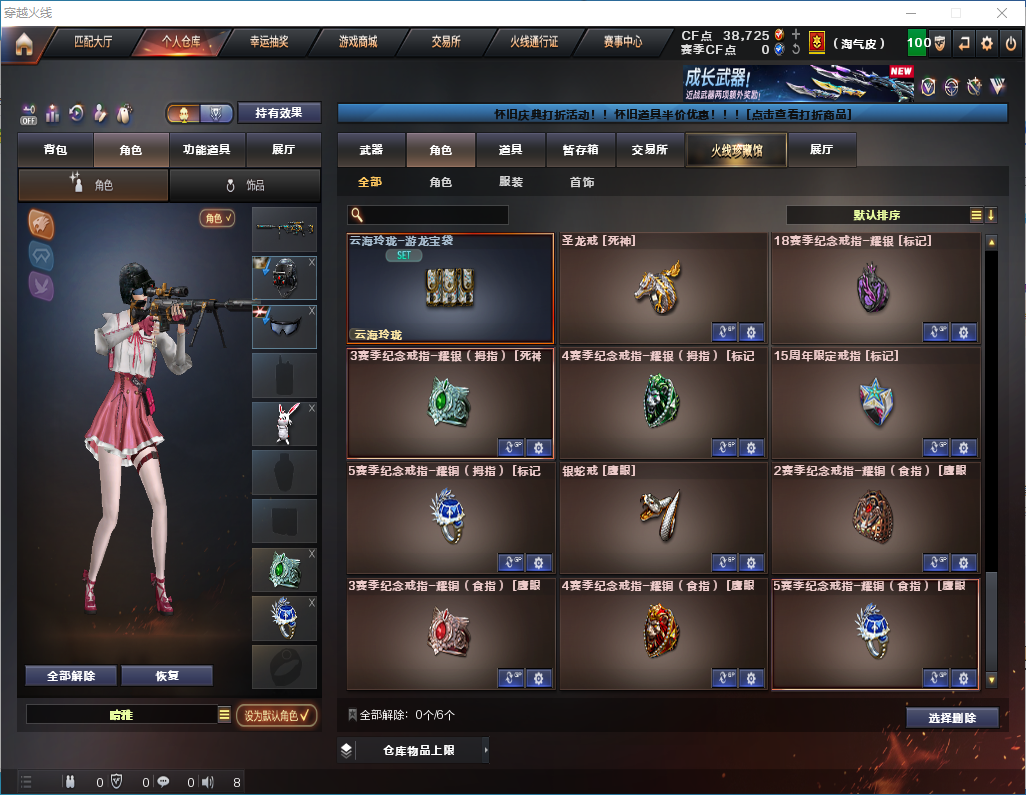Set character as default with 设为默认角色
Viewport: 1026px width, 795px height.
click(276, 715)
